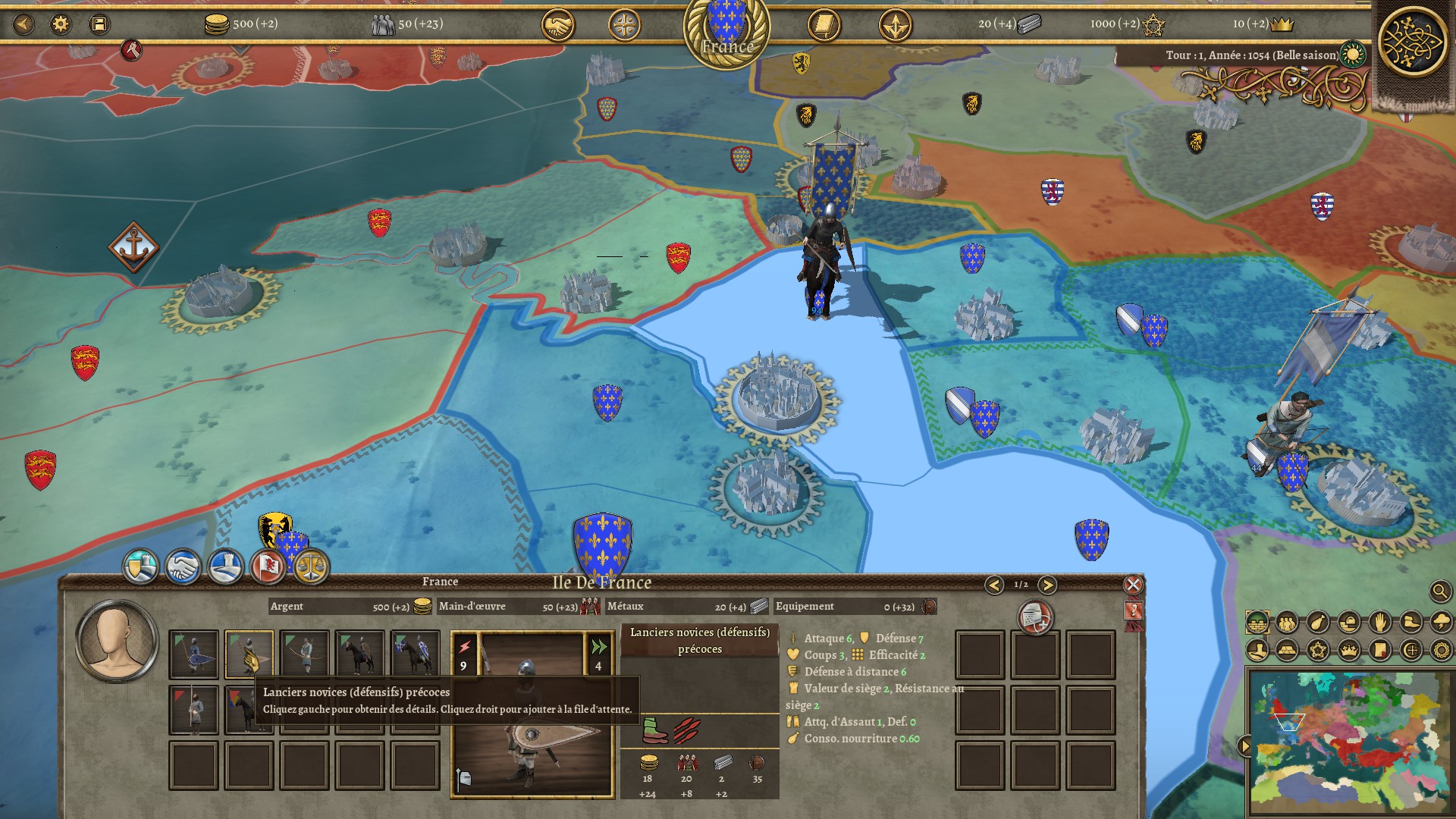
Task: Close the Ile De France province panel
Action: coord(1133,585)
